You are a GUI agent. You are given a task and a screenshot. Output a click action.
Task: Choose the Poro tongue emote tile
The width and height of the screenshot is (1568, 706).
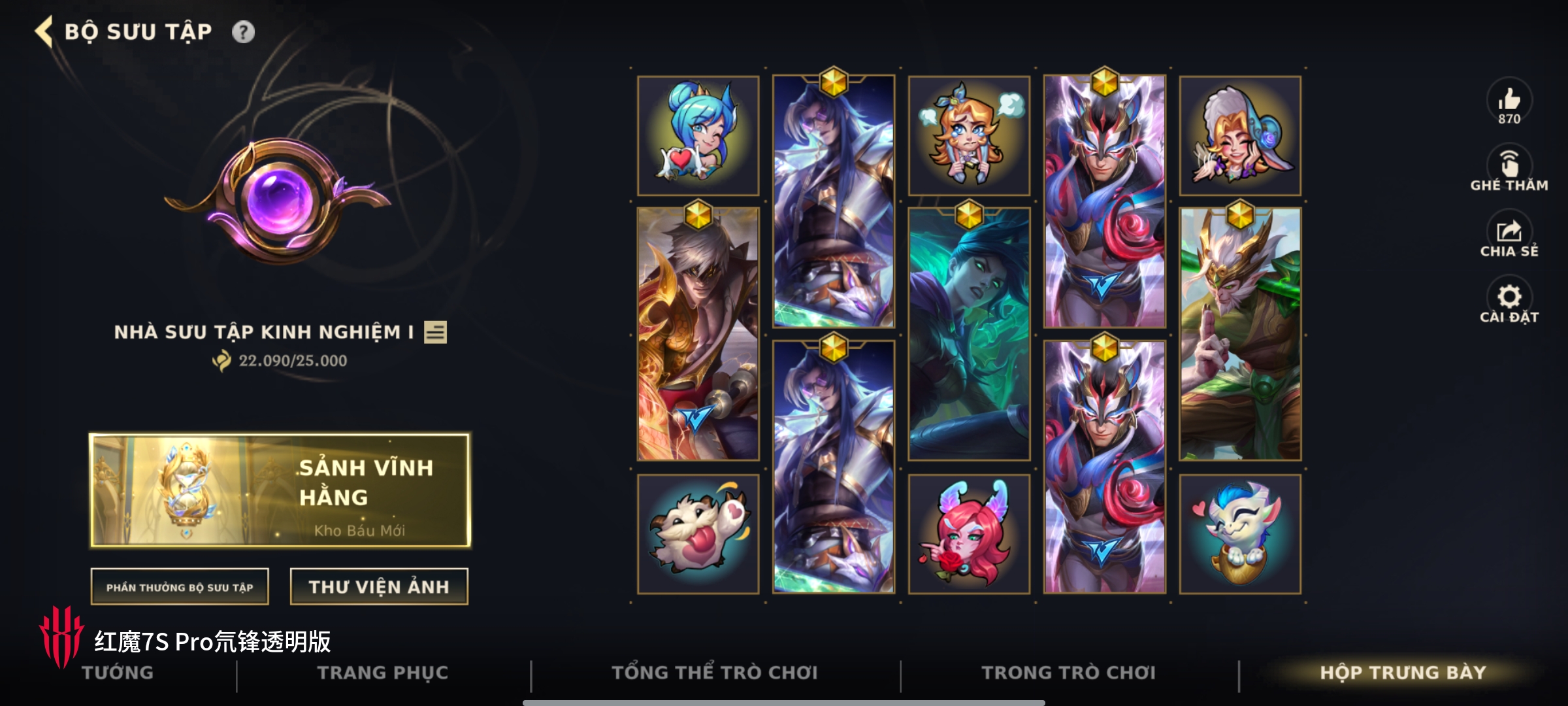click(x=698, y=534)
